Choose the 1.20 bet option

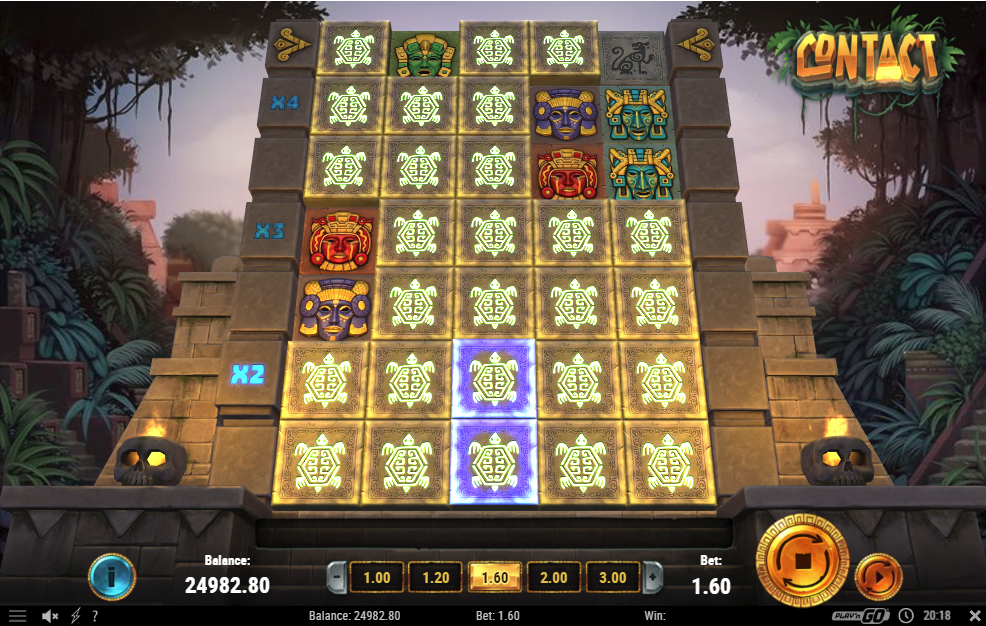point(436,577)
